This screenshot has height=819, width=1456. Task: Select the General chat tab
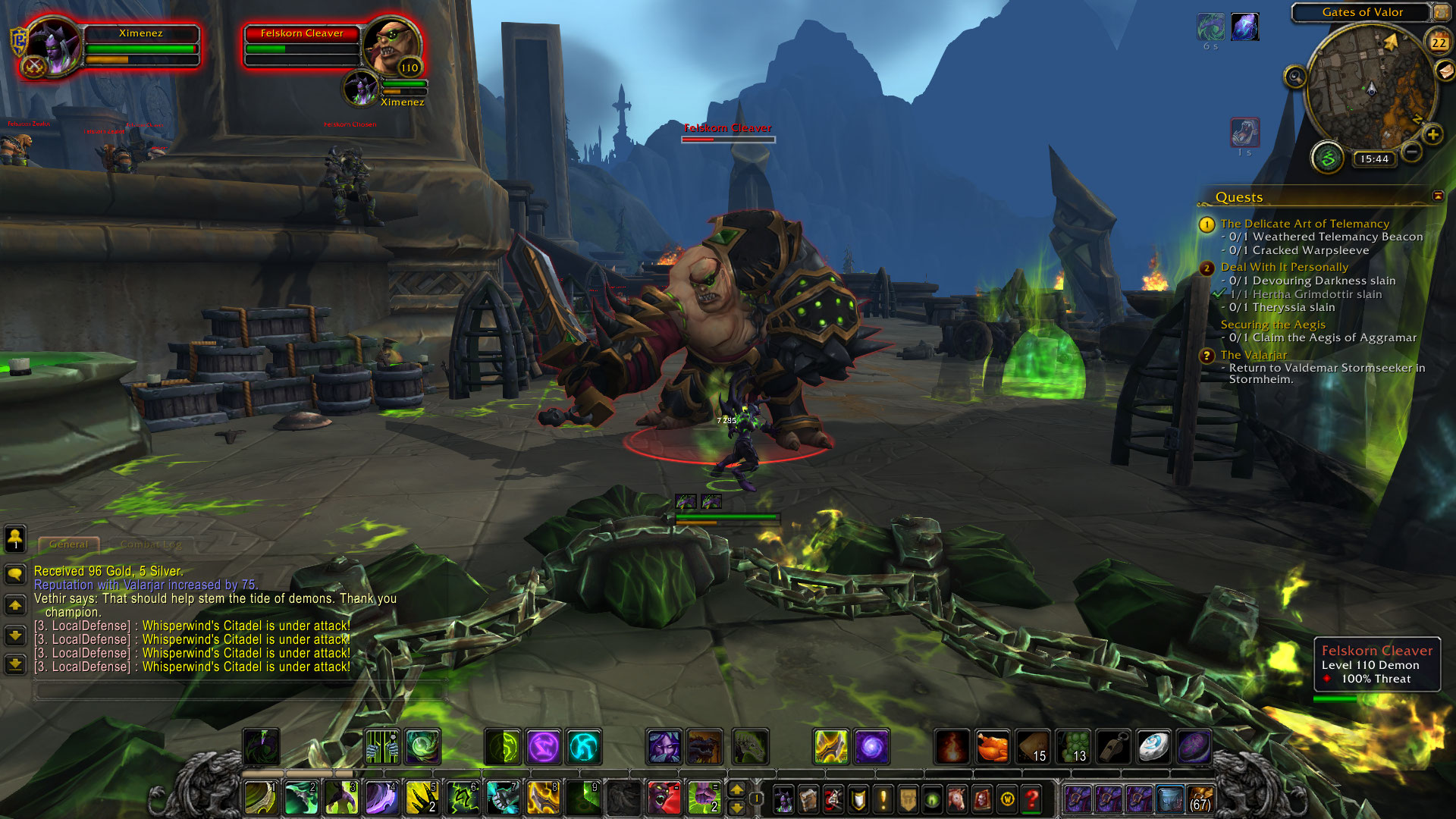68,544
